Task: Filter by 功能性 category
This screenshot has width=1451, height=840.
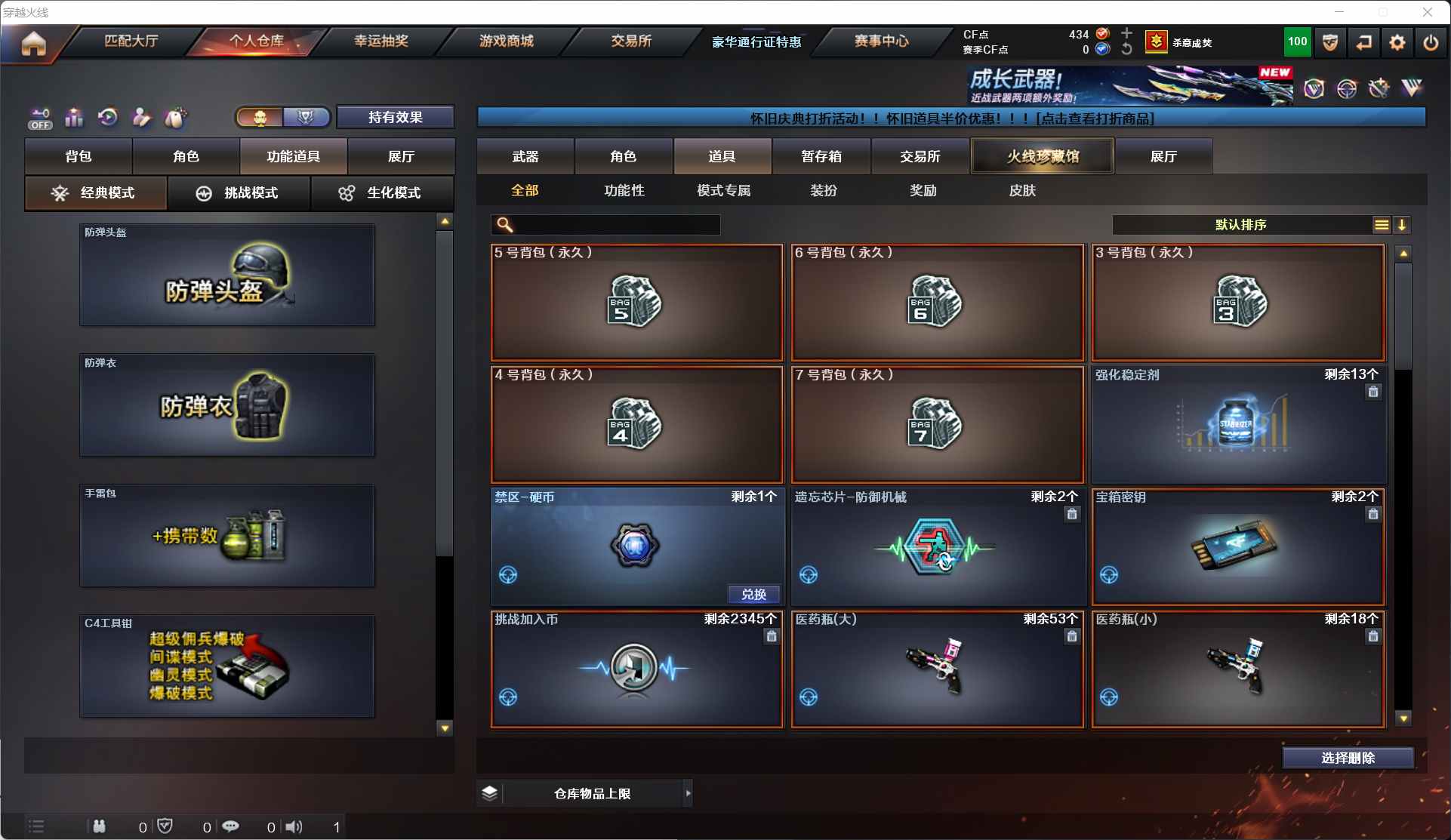Action: 624,191
